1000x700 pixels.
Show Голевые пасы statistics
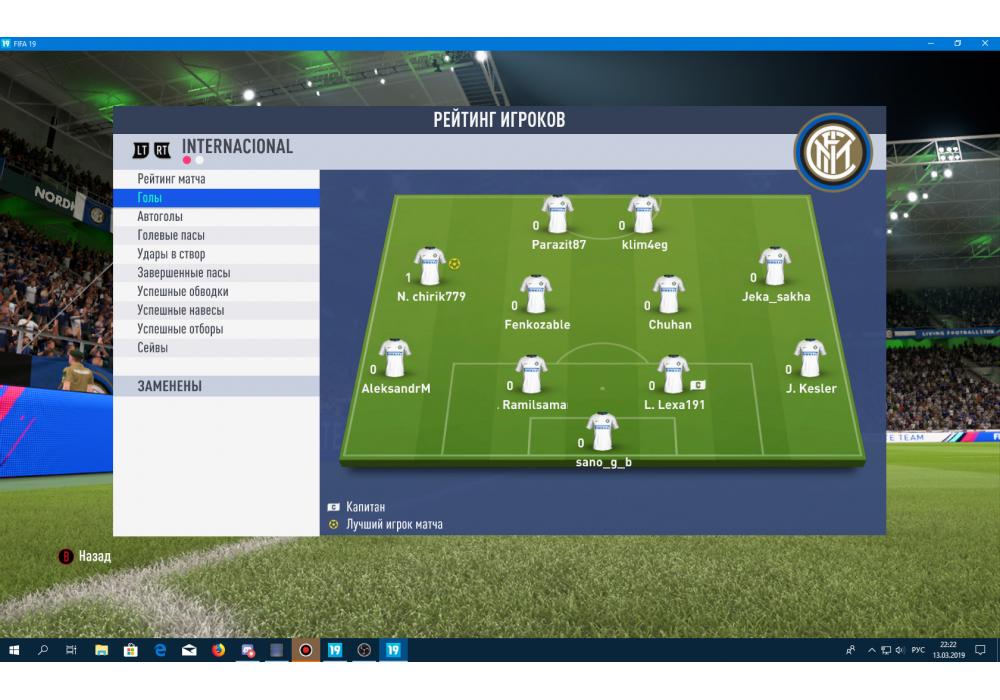[171, 236]
